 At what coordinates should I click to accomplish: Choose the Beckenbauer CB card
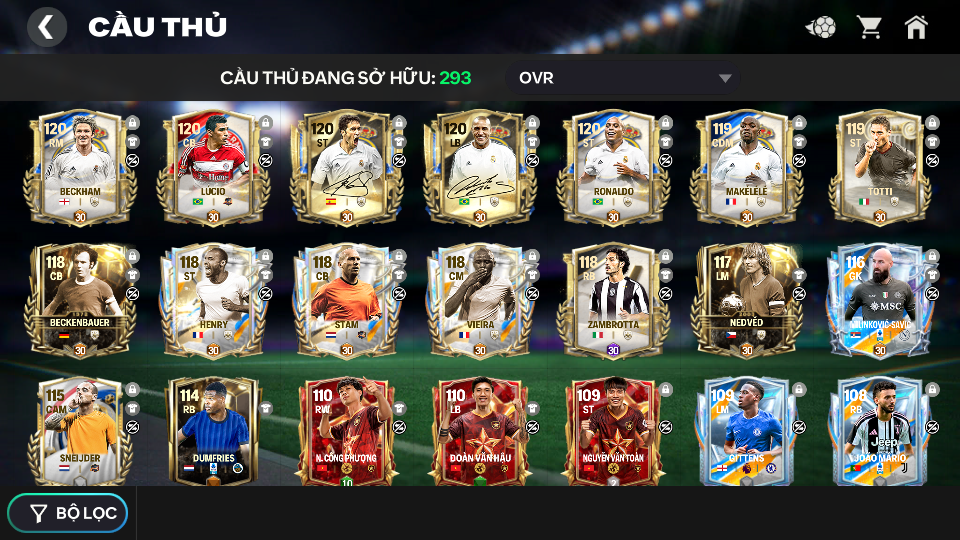(81, 300)
